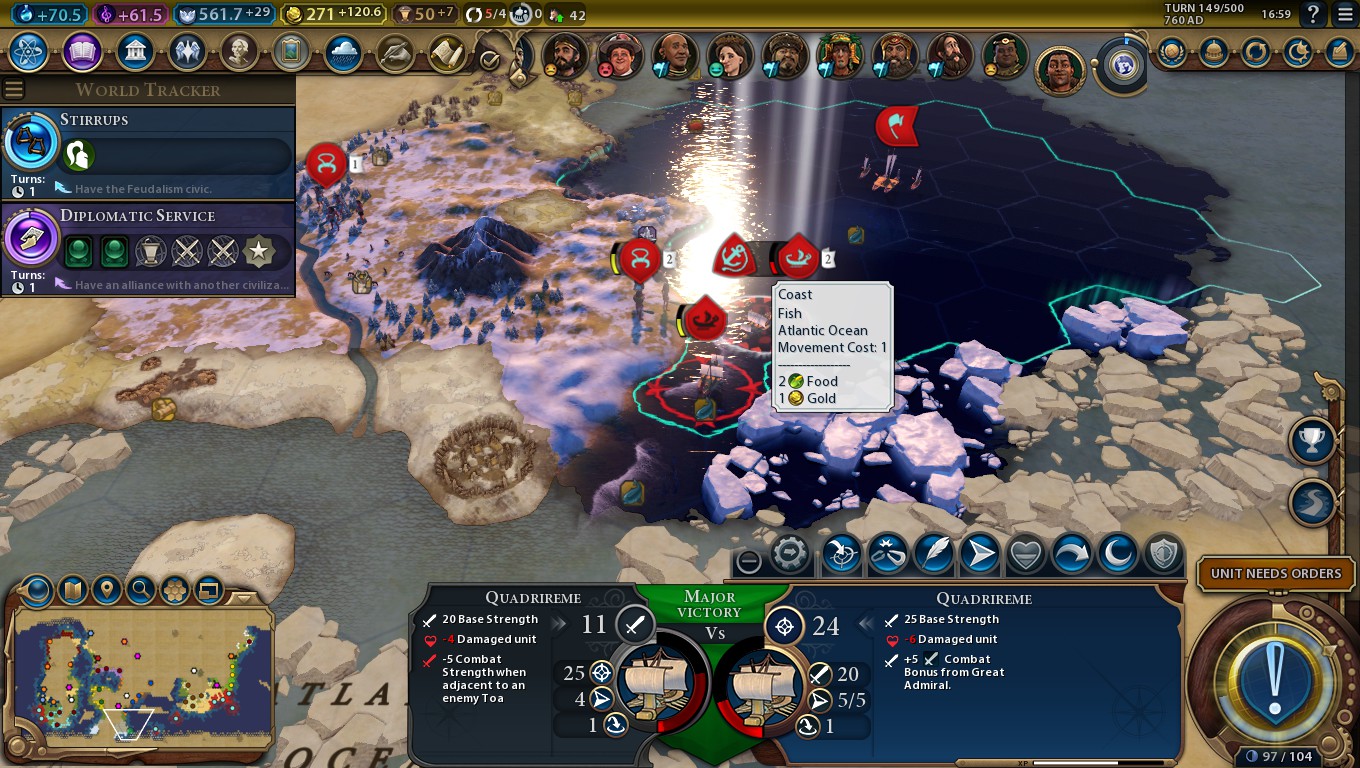Open the Civics tree book icon
Viewport: 1360px width, 768px height.
(82, 52)
